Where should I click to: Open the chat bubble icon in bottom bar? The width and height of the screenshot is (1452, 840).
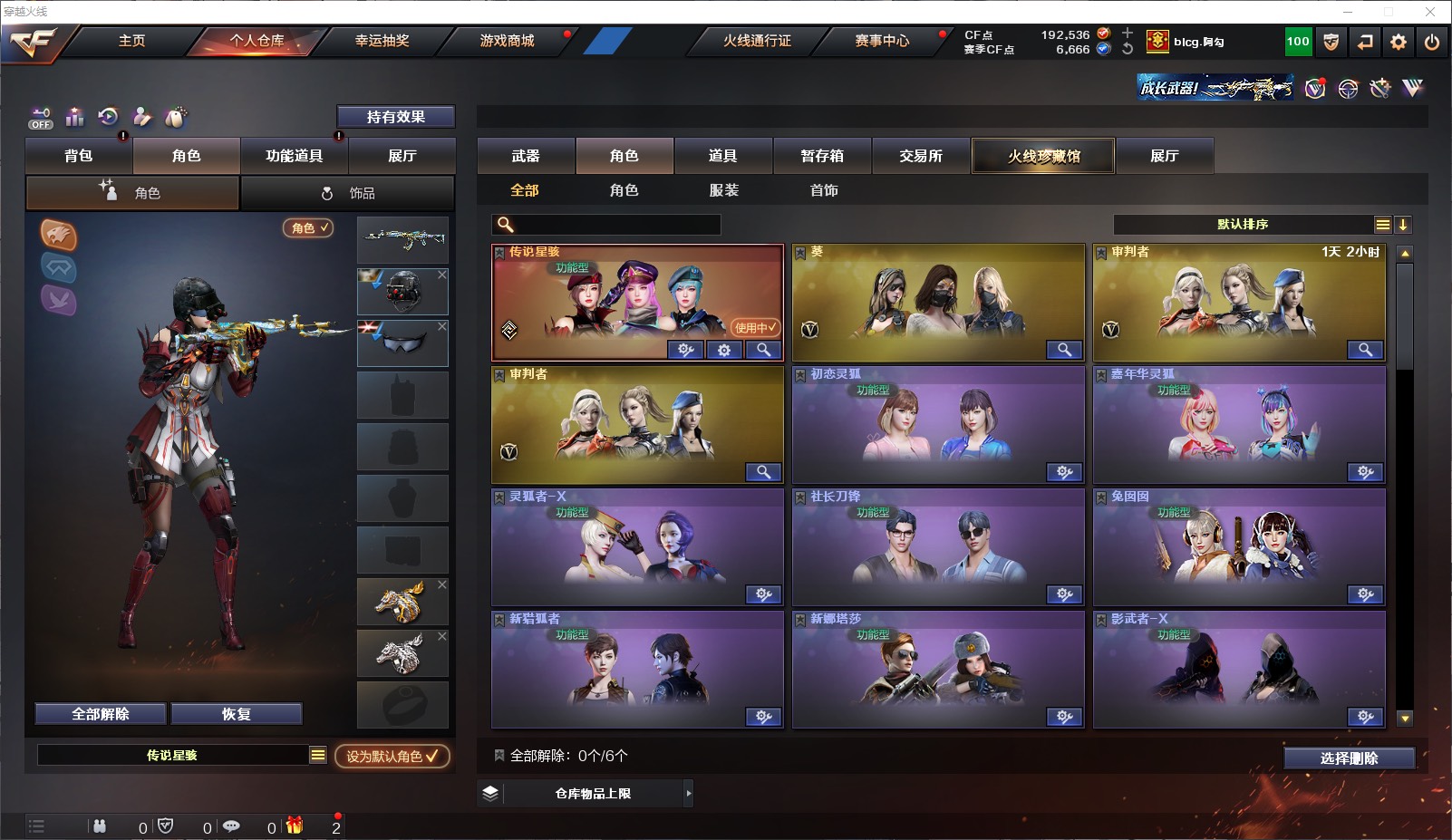233,826
